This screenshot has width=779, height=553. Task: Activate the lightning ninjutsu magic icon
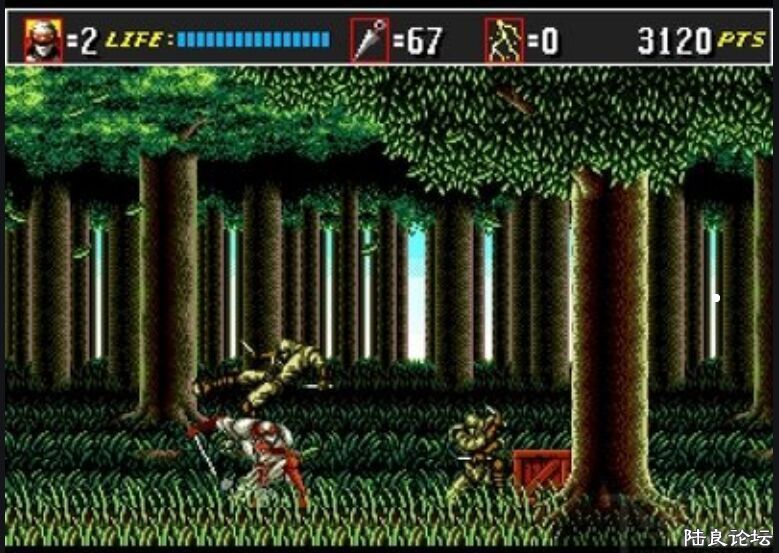coord(504,41)
